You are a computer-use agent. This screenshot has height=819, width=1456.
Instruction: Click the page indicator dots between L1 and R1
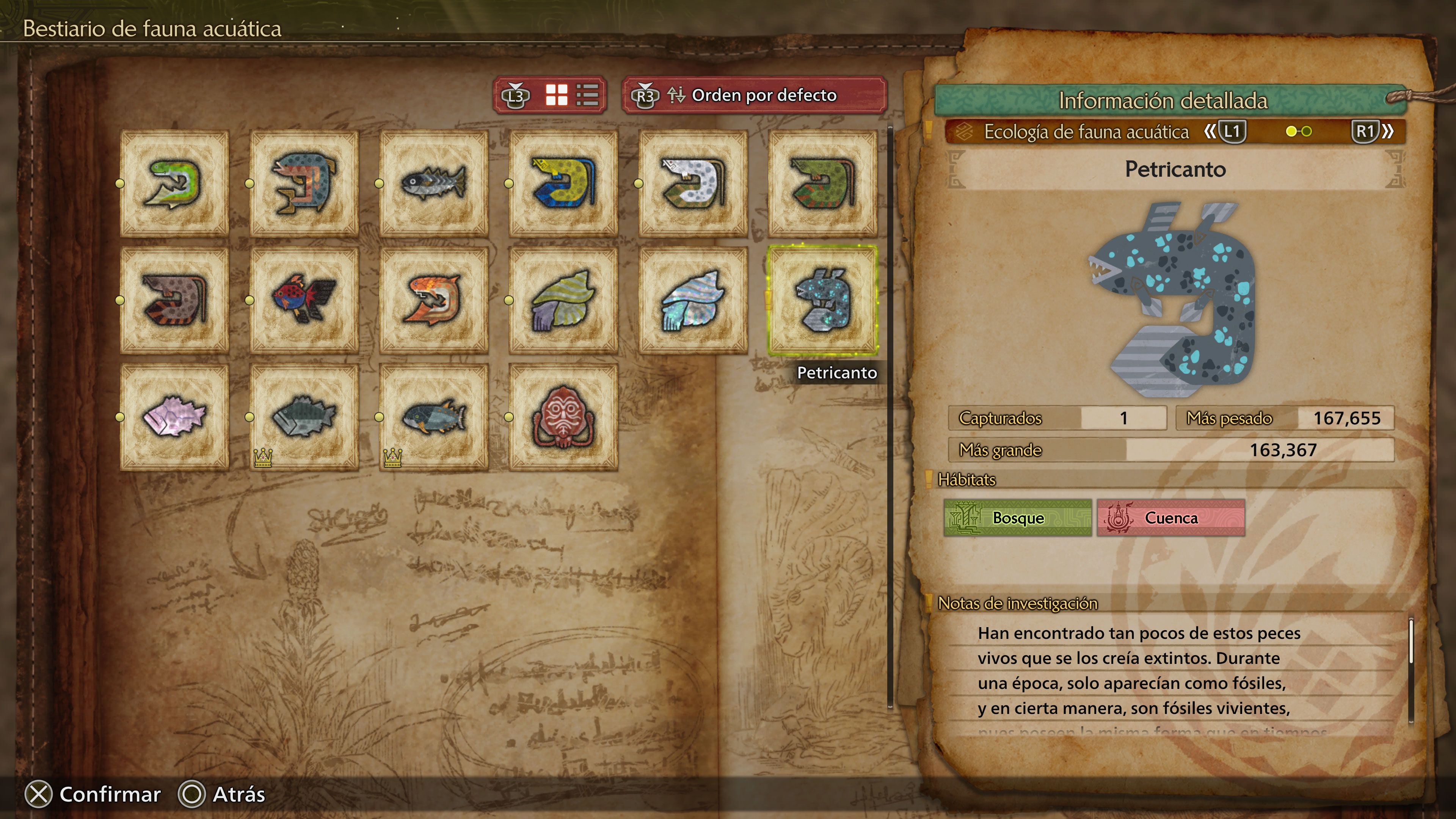click(1299, 132)
